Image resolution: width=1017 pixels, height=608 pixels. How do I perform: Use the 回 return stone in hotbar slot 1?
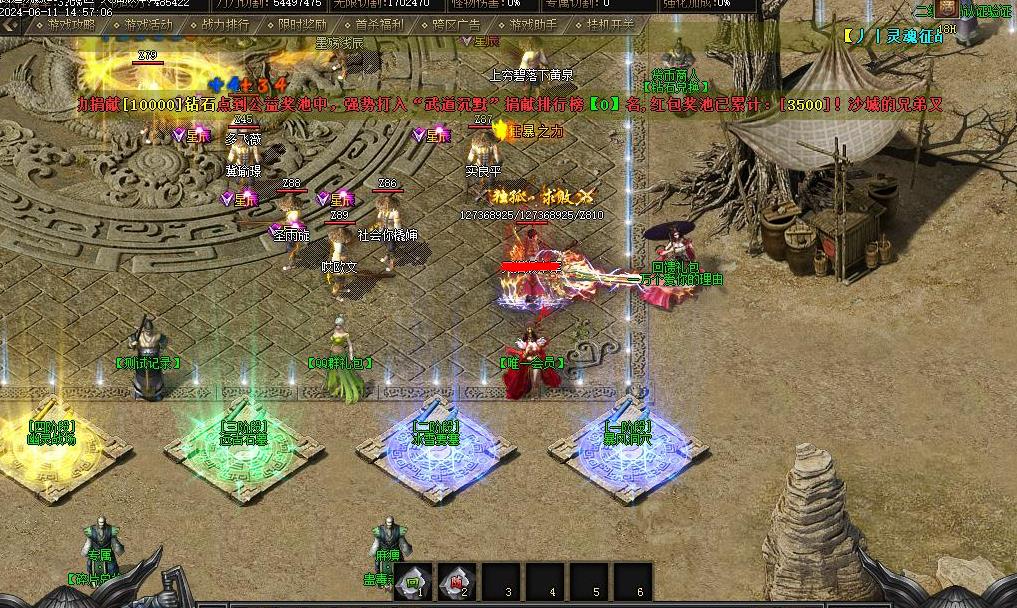pyautogui.click(x=412, y=583)
